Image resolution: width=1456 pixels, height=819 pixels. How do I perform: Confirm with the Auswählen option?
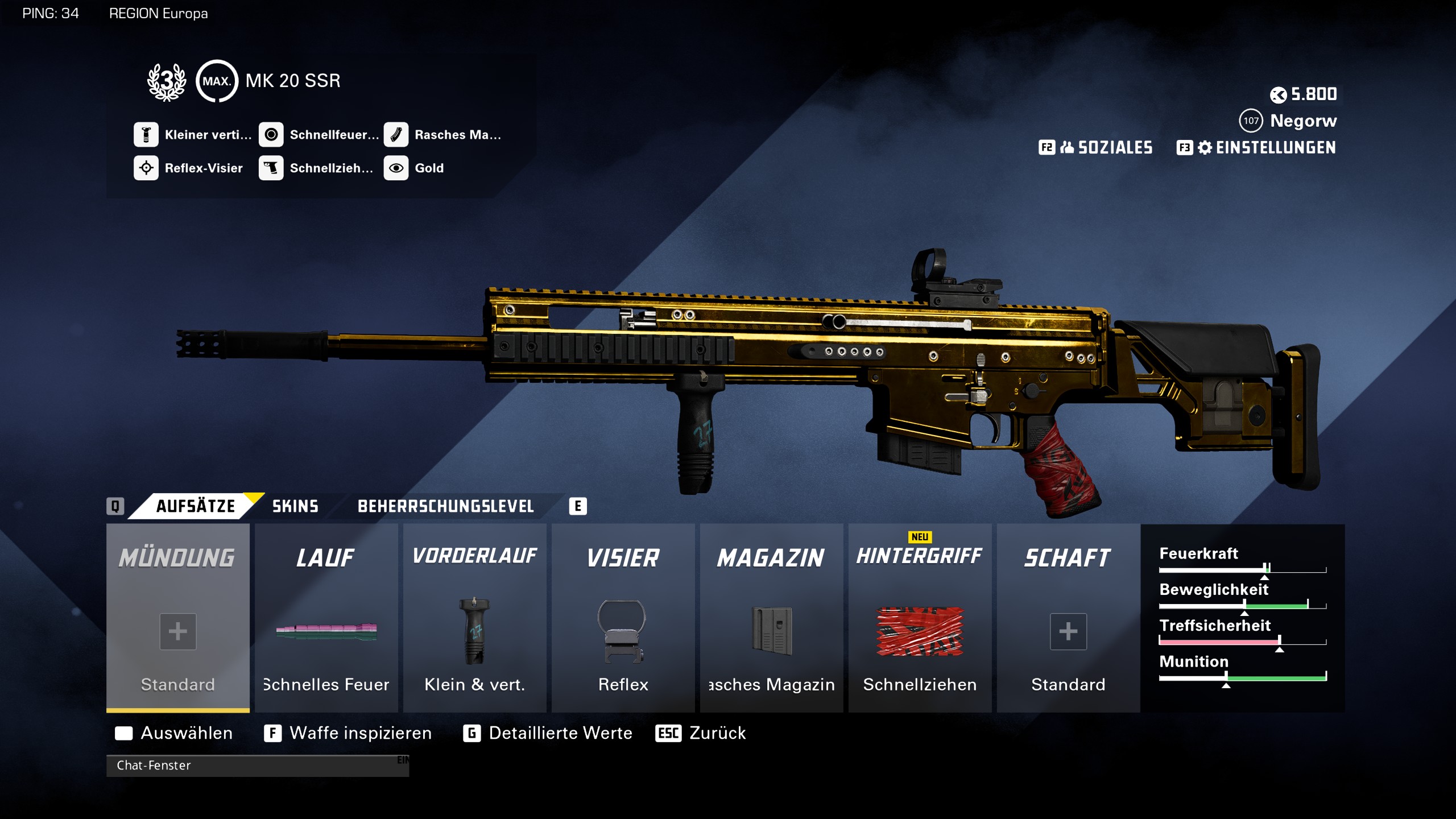174,733
